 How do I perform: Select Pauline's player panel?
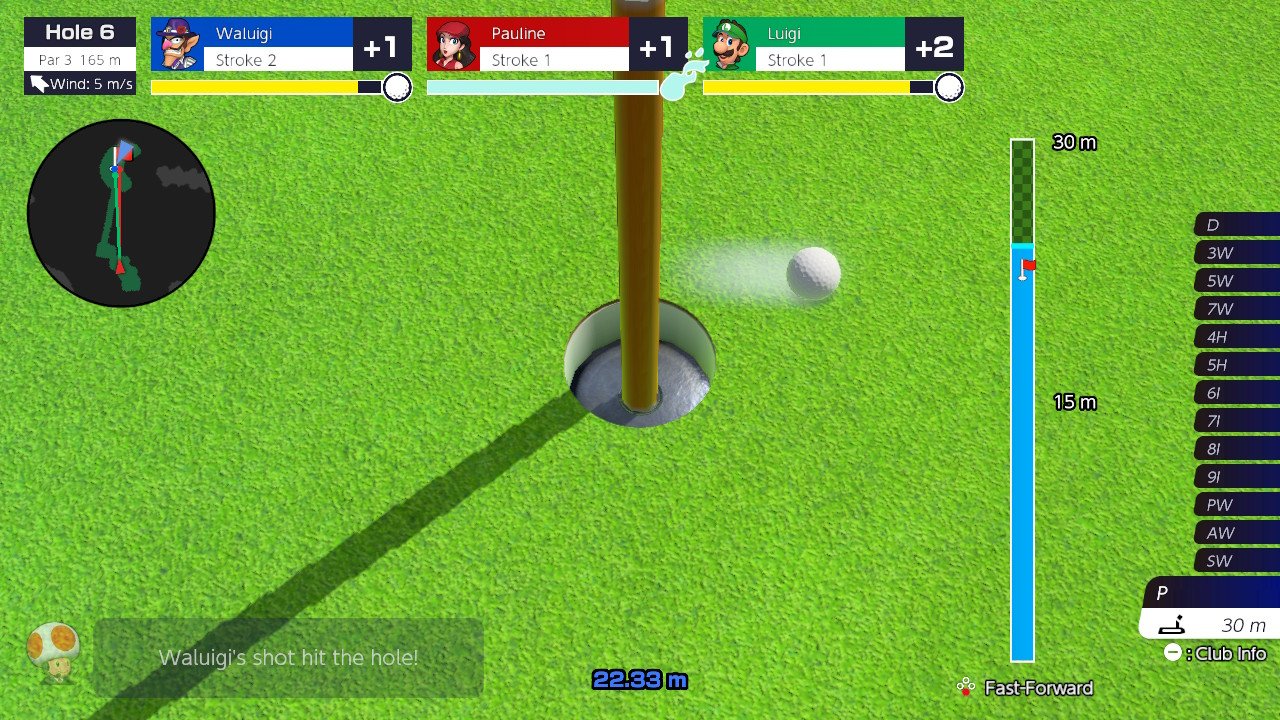(557, 45)
